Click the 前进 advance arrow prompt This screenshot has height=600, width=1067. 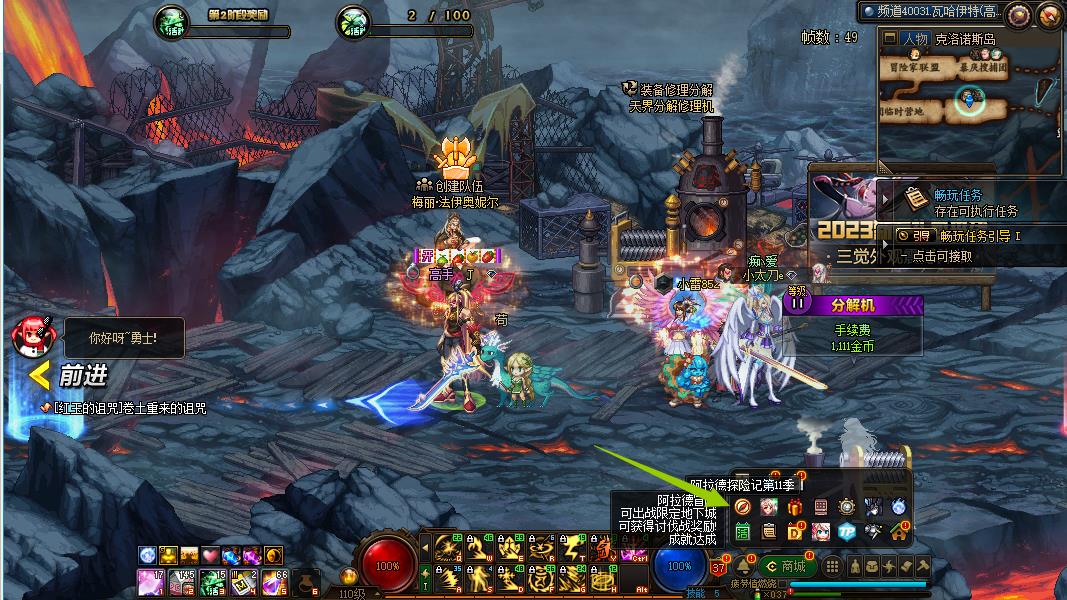69,376
